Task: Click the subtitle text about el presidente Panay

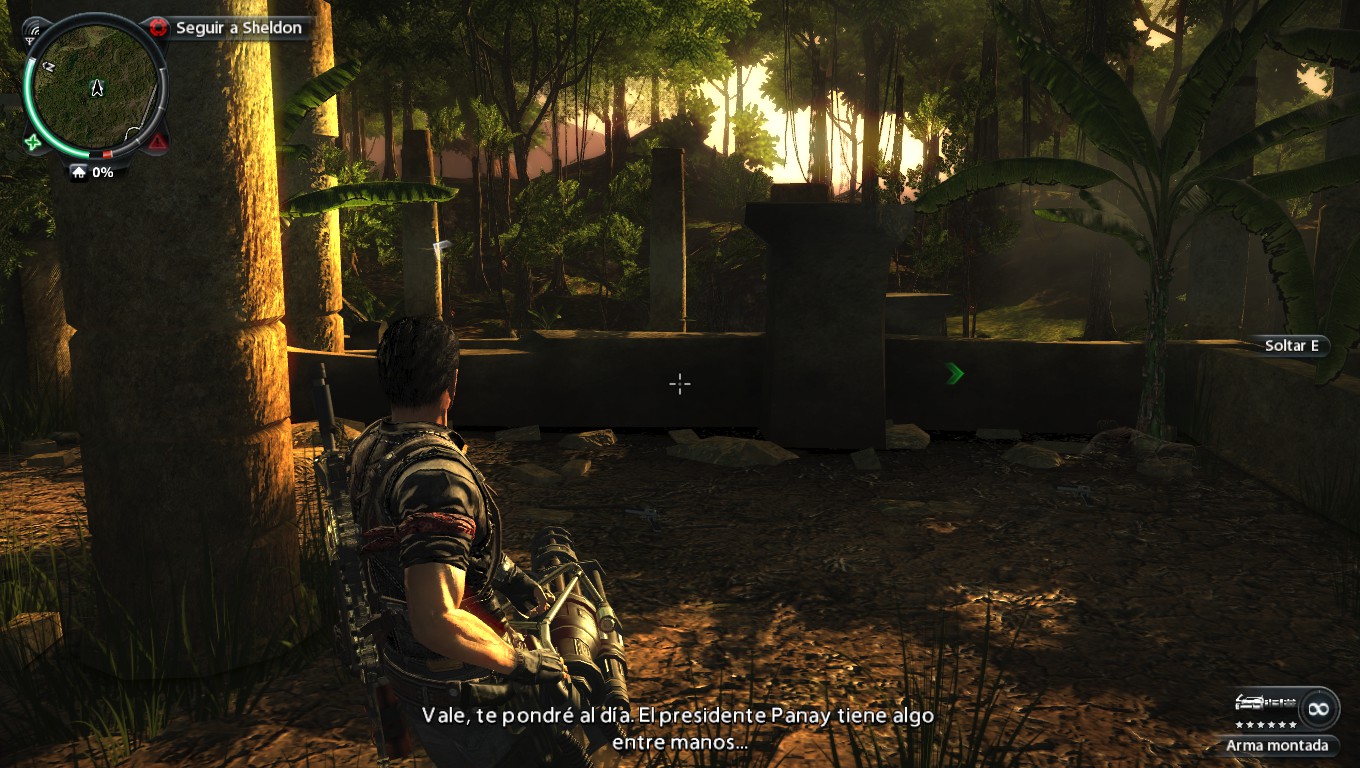Action: pyautogui.click(x=680, y=716)
